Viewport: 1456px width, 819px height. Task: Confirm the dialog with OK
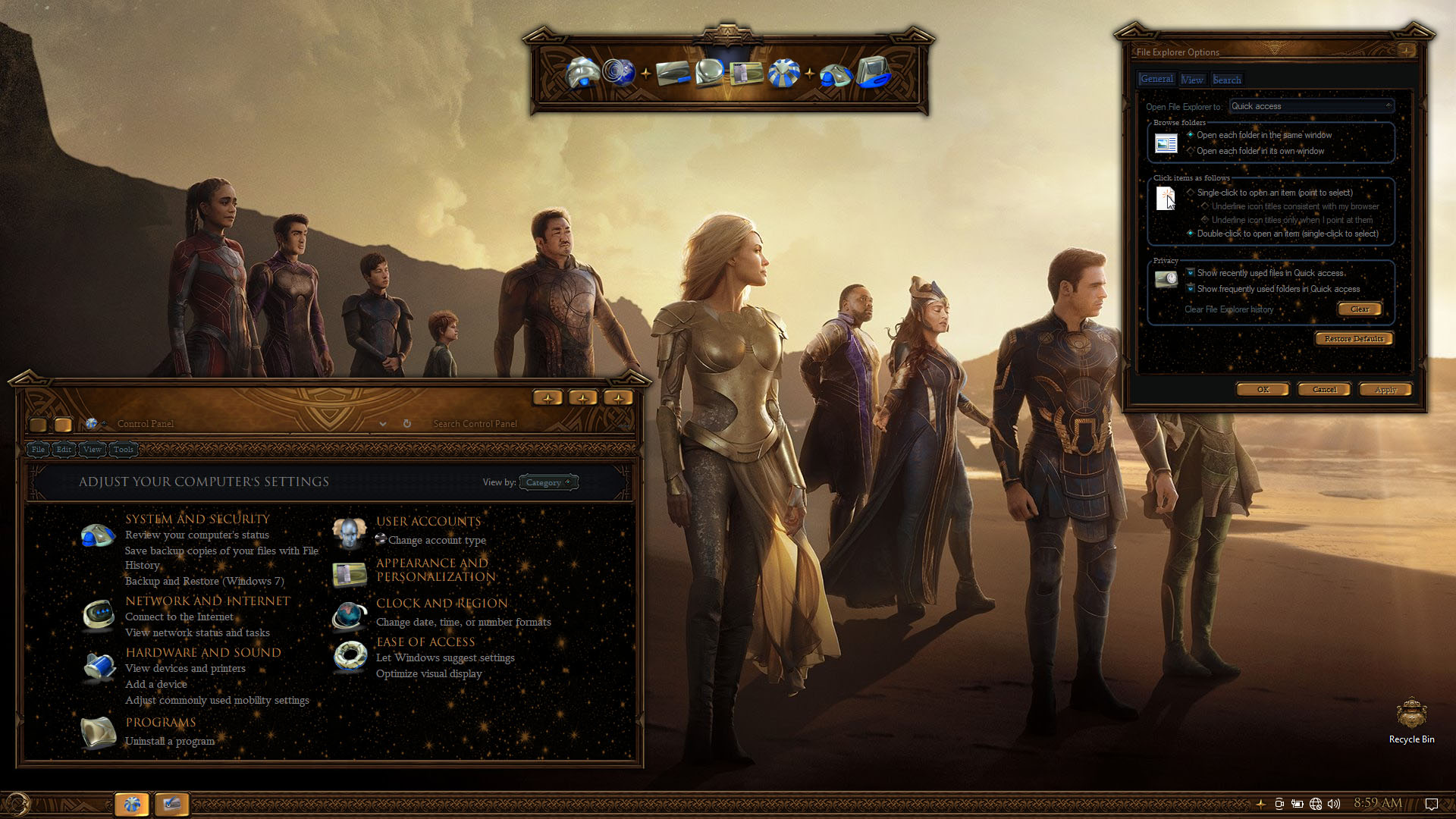[1263, 390]
